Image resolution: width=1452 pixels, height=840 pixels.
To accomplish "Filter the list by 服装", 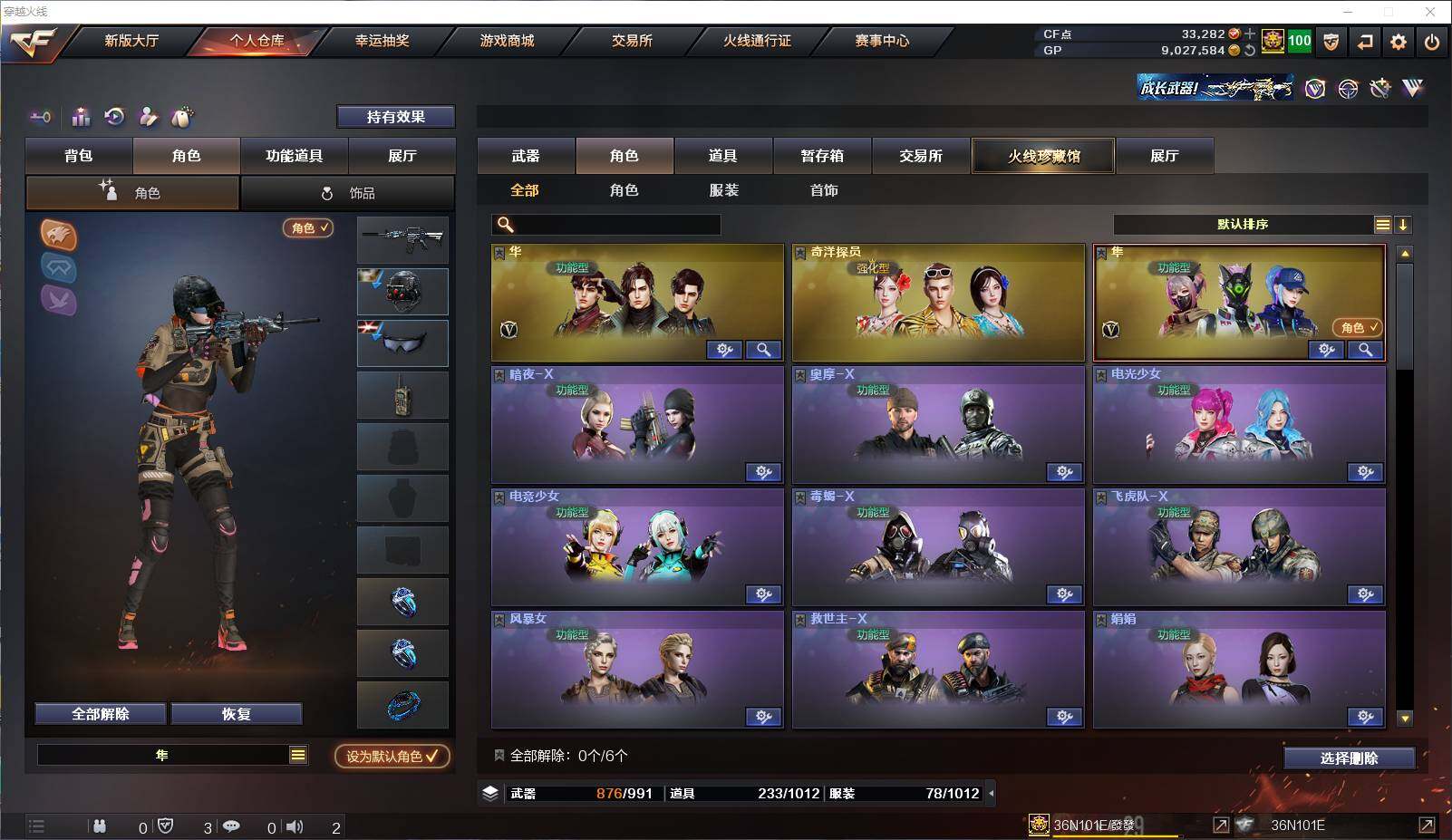I will tap(723, 190).
